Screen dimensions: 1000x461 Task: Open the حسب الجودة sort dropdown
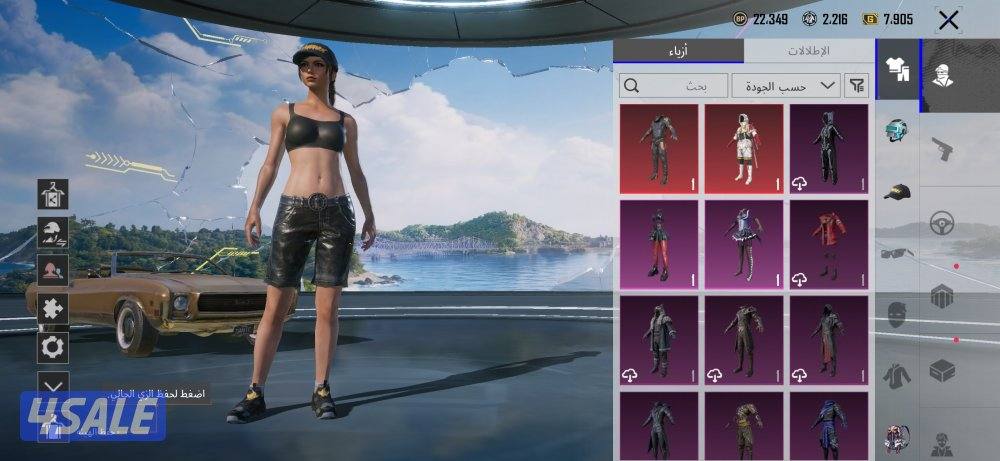[x=785, y=86]
